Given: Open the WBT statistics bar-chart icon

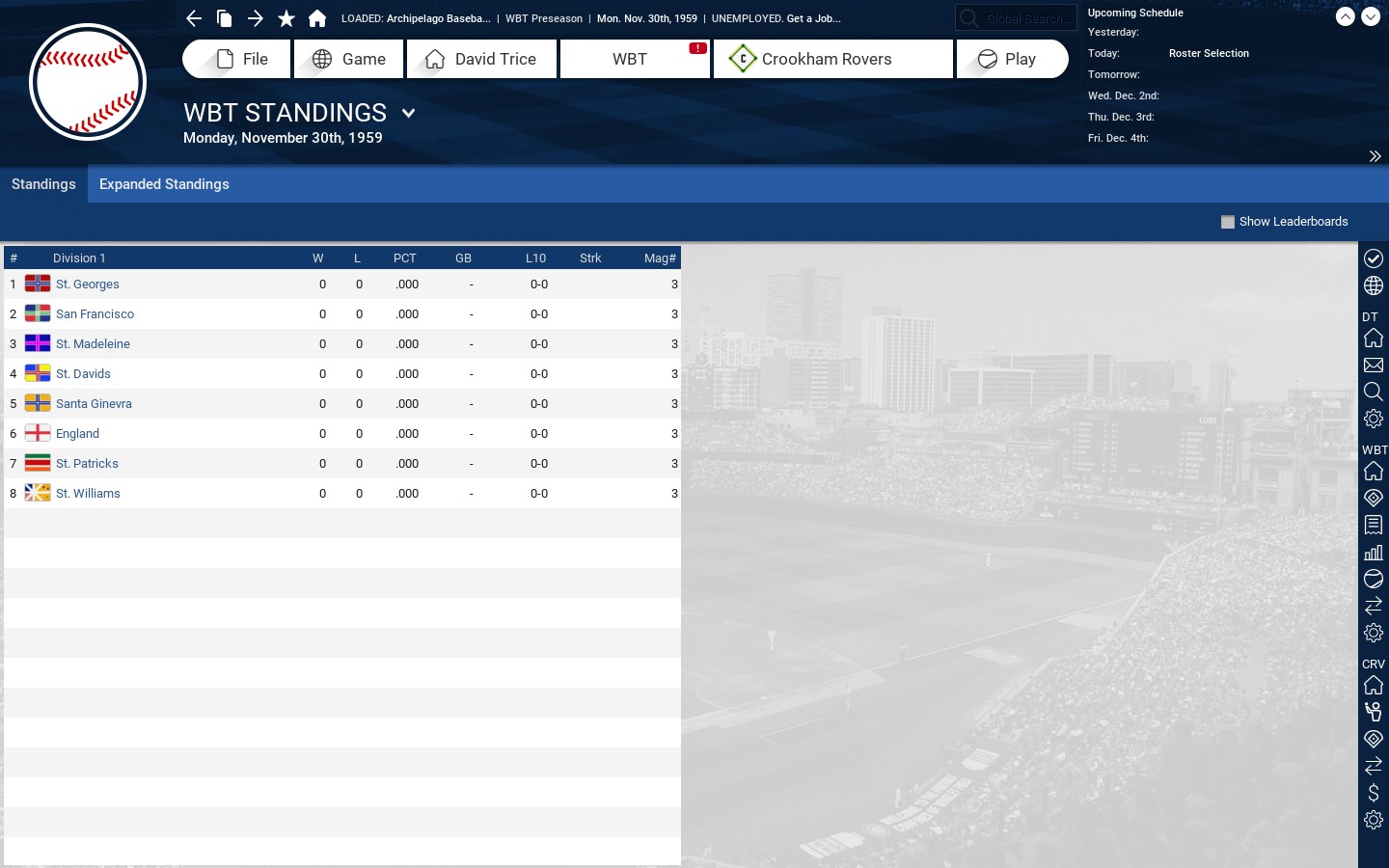Looking at the screenshot, I should click(1374, 553).
